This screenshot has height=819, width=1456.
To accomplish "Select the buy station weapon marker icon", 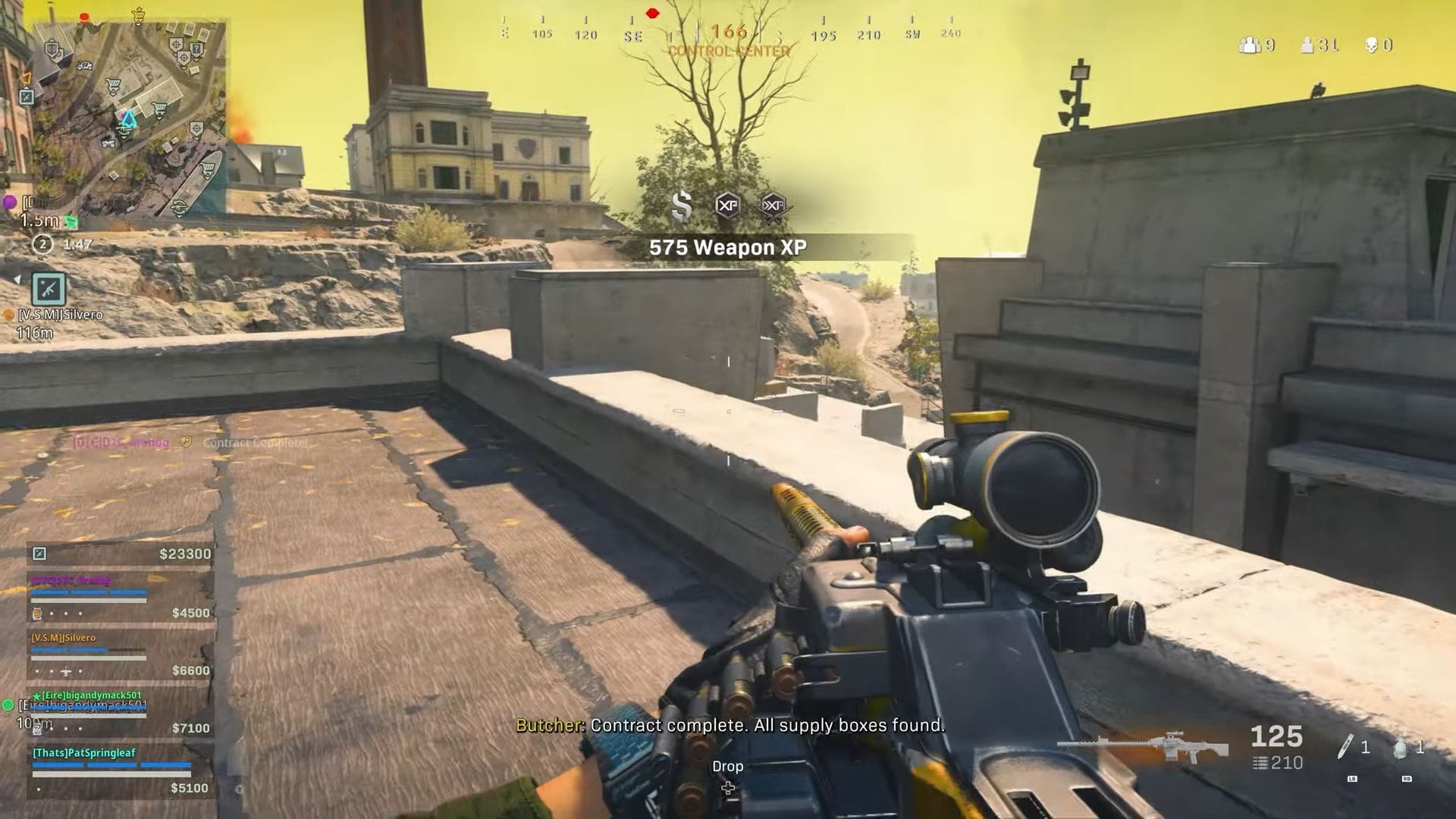I will (49, 290).
